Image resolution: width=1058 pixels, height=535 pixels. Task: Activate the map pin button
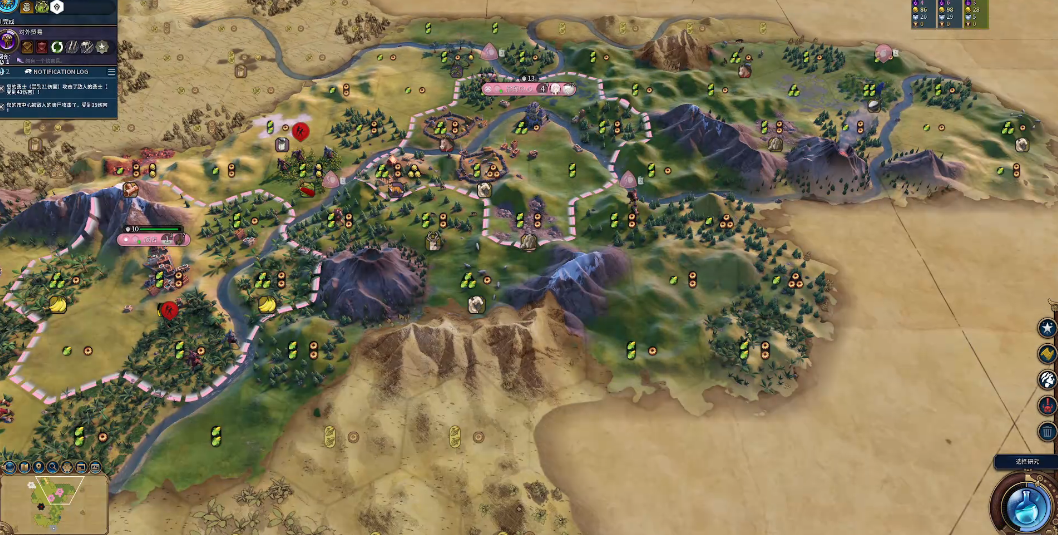[x=39, y=467]
